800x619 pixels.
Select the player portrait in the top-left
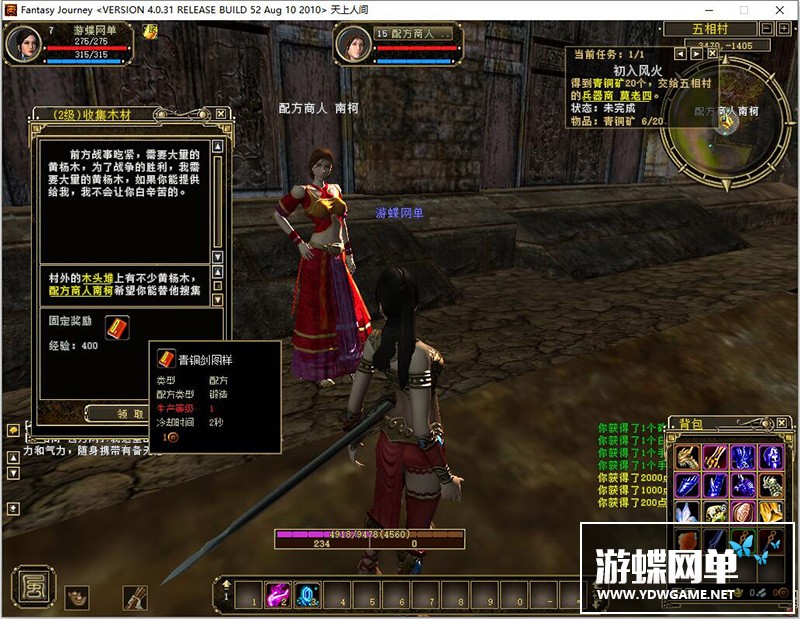coord(23,42)
